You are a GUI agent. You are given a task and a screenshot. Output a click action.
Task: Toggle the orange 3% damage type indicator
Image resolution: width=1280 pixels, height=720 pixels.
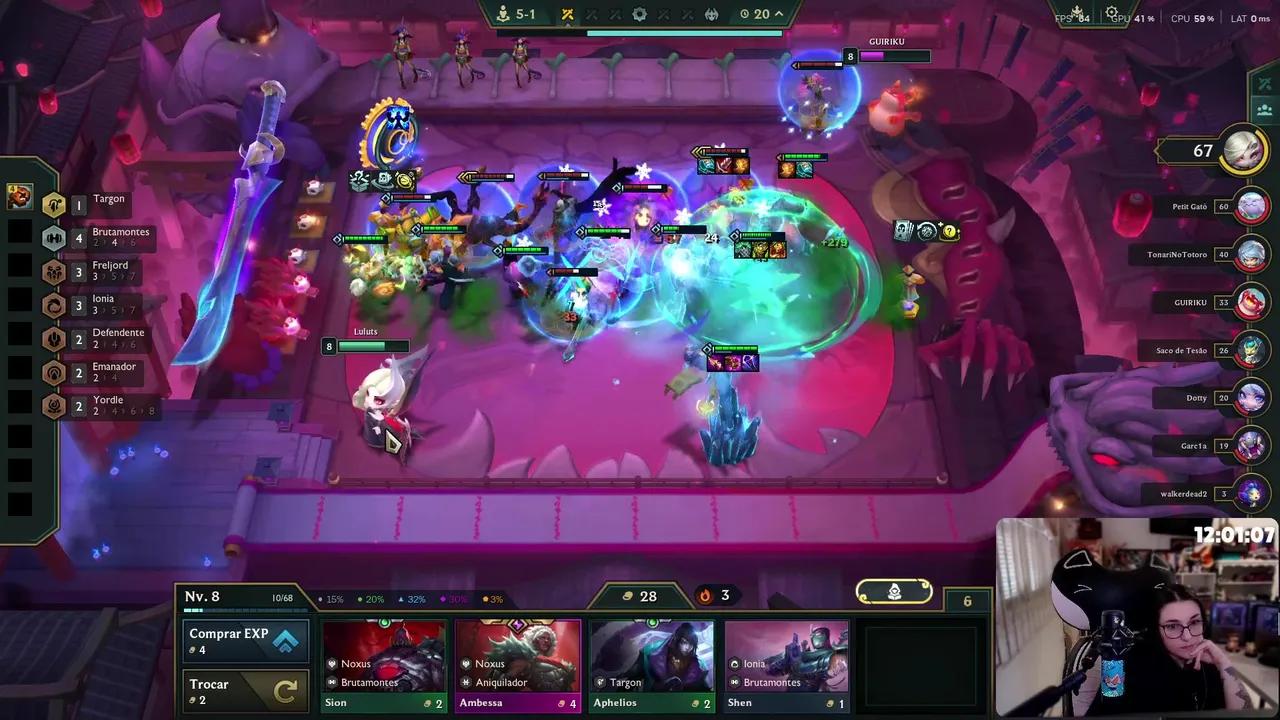point(492,598)
